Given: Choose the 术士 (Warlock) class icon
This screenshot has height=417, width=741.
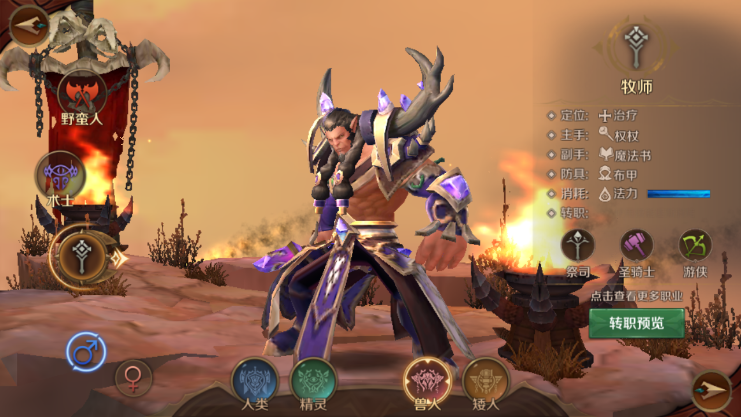Looking at the screenshot, I should click(60, 176).
